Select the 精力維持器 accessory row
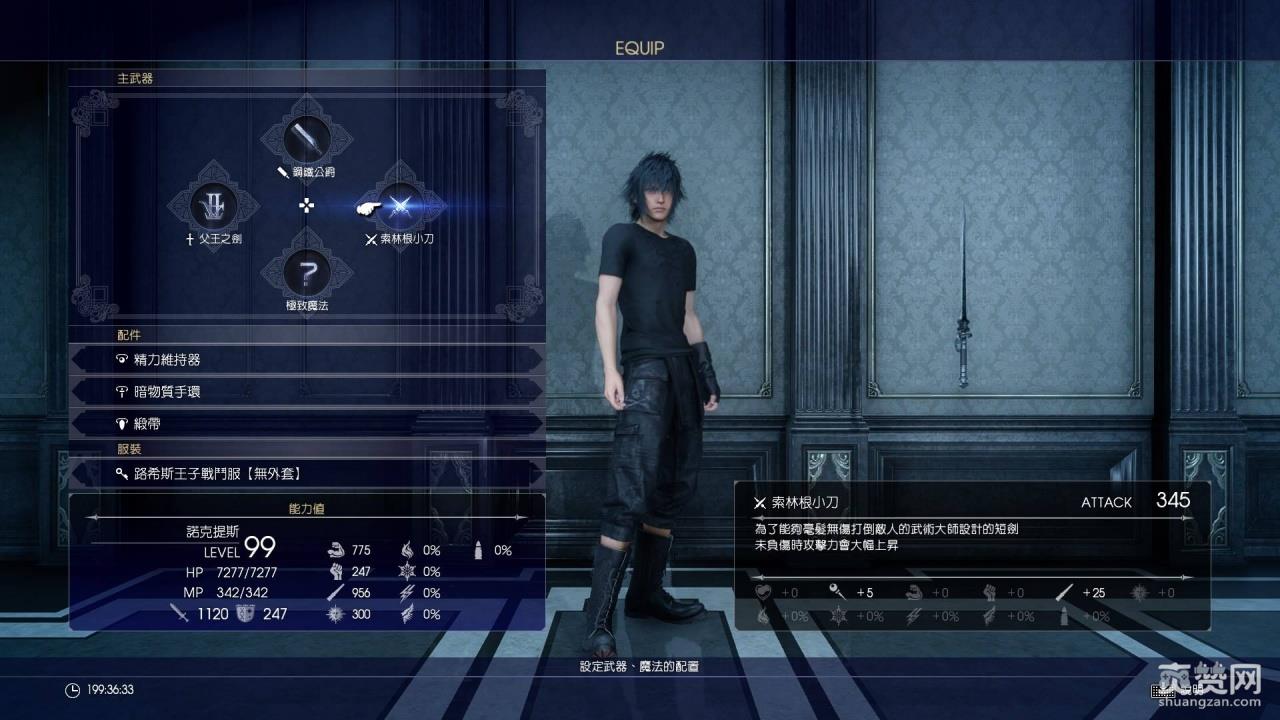Image resolution: width=1280 pixels, height=720 pixels. tap(307, 359)
